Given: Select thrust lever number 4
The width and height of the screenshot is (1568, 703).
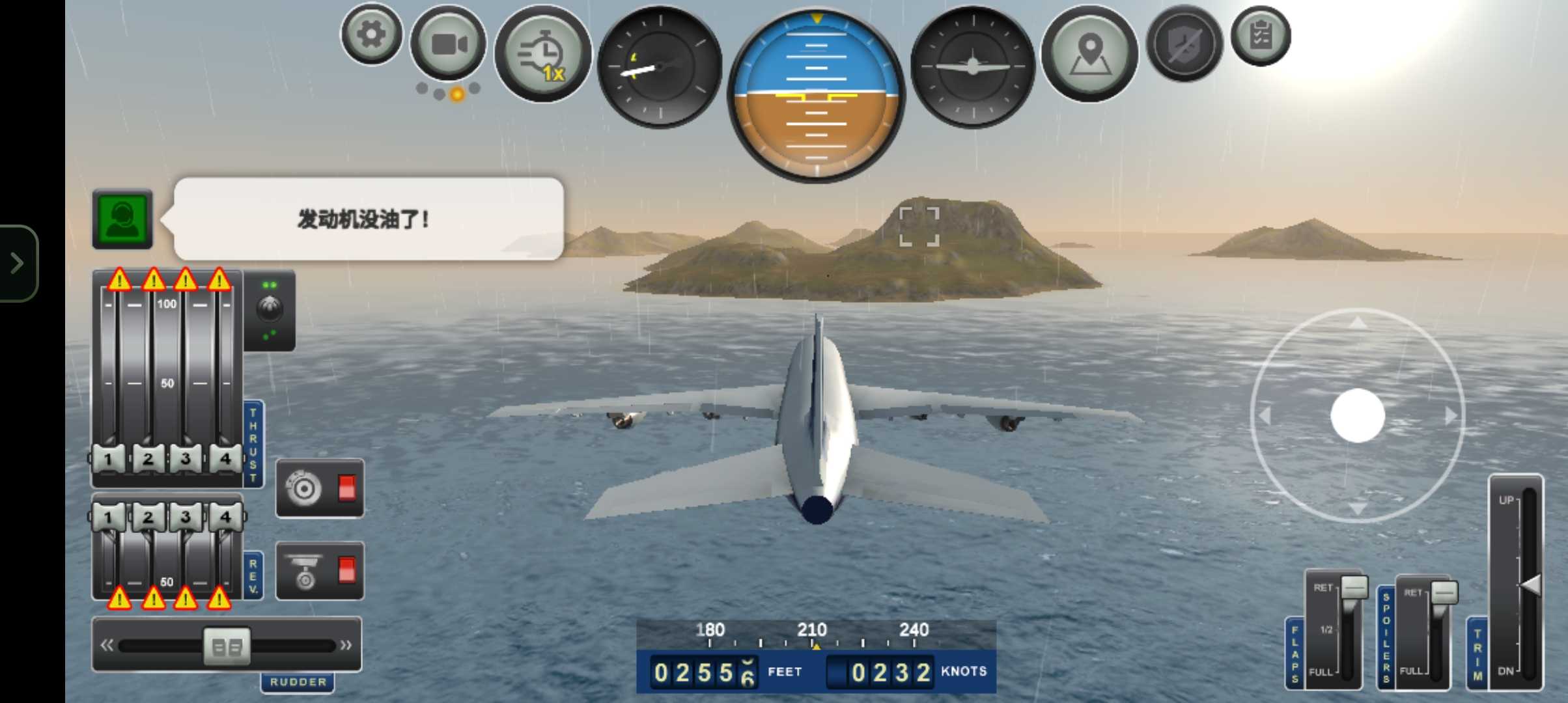Looking at the screenshot, I should click(225, 459).
